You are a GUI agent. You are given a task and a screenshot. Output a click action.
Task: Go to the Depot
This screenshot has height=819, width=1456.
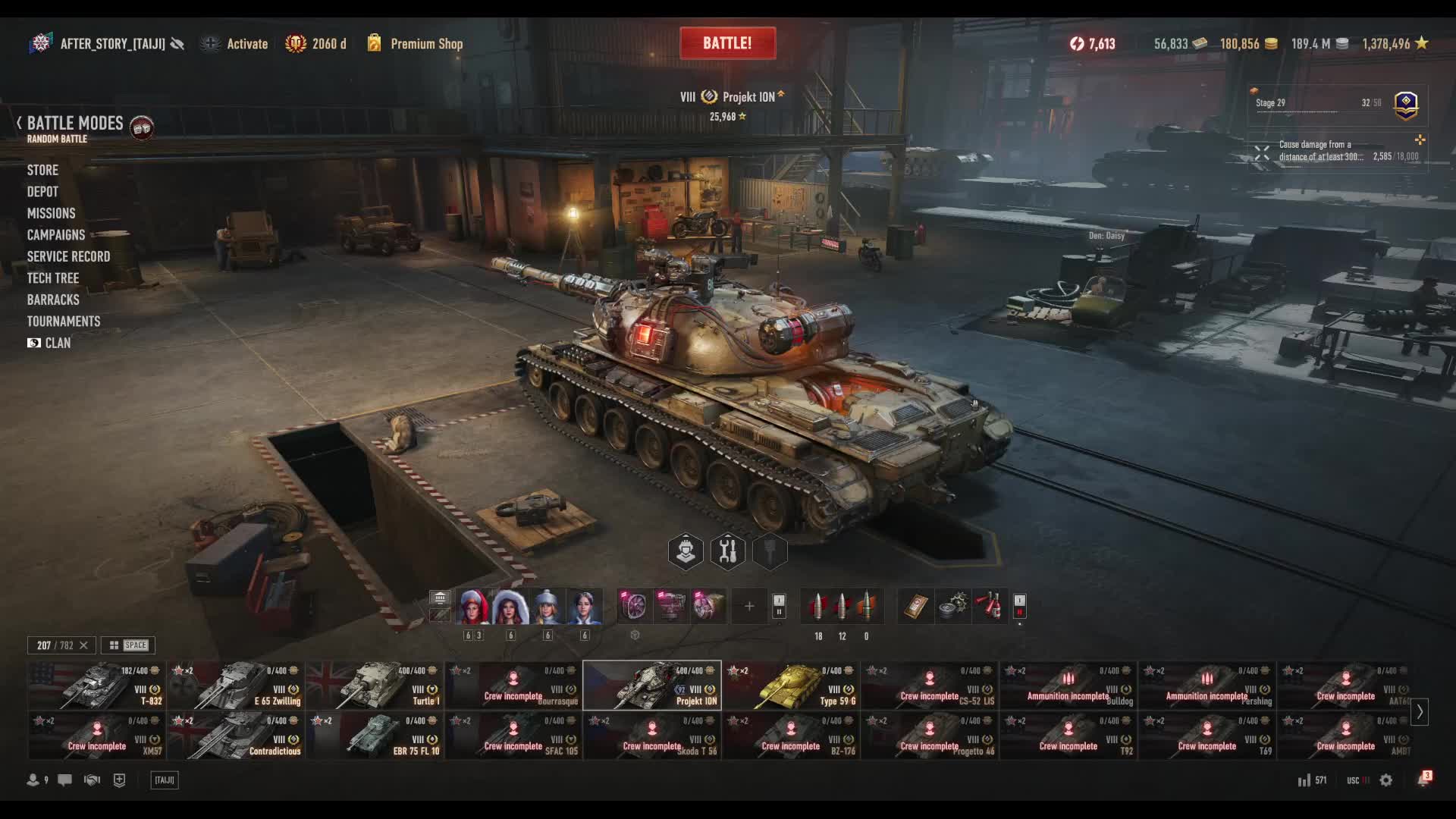(x=42, y=192)
